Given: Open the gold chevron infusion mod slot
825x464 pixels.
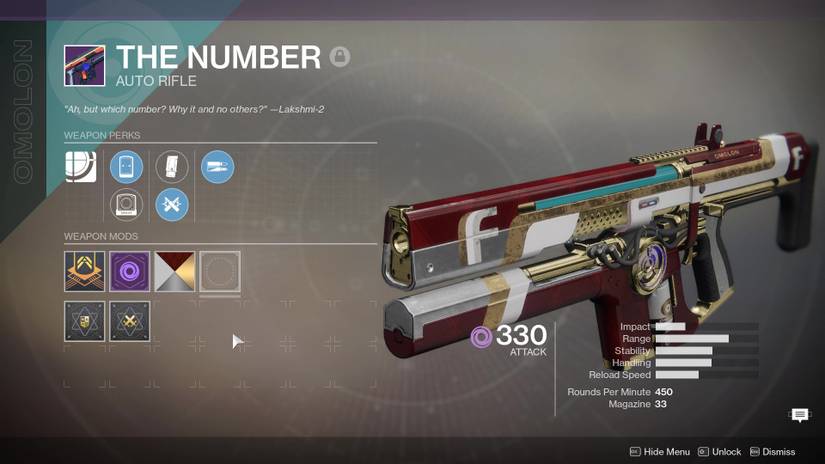Looking at the screenshot, I should 84,271.
